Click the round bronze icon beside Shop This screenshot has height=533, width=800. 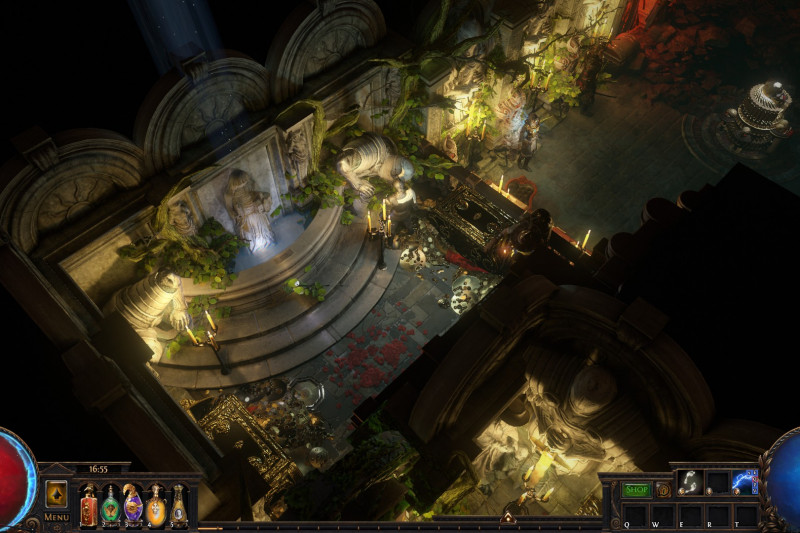pos(662,490)
